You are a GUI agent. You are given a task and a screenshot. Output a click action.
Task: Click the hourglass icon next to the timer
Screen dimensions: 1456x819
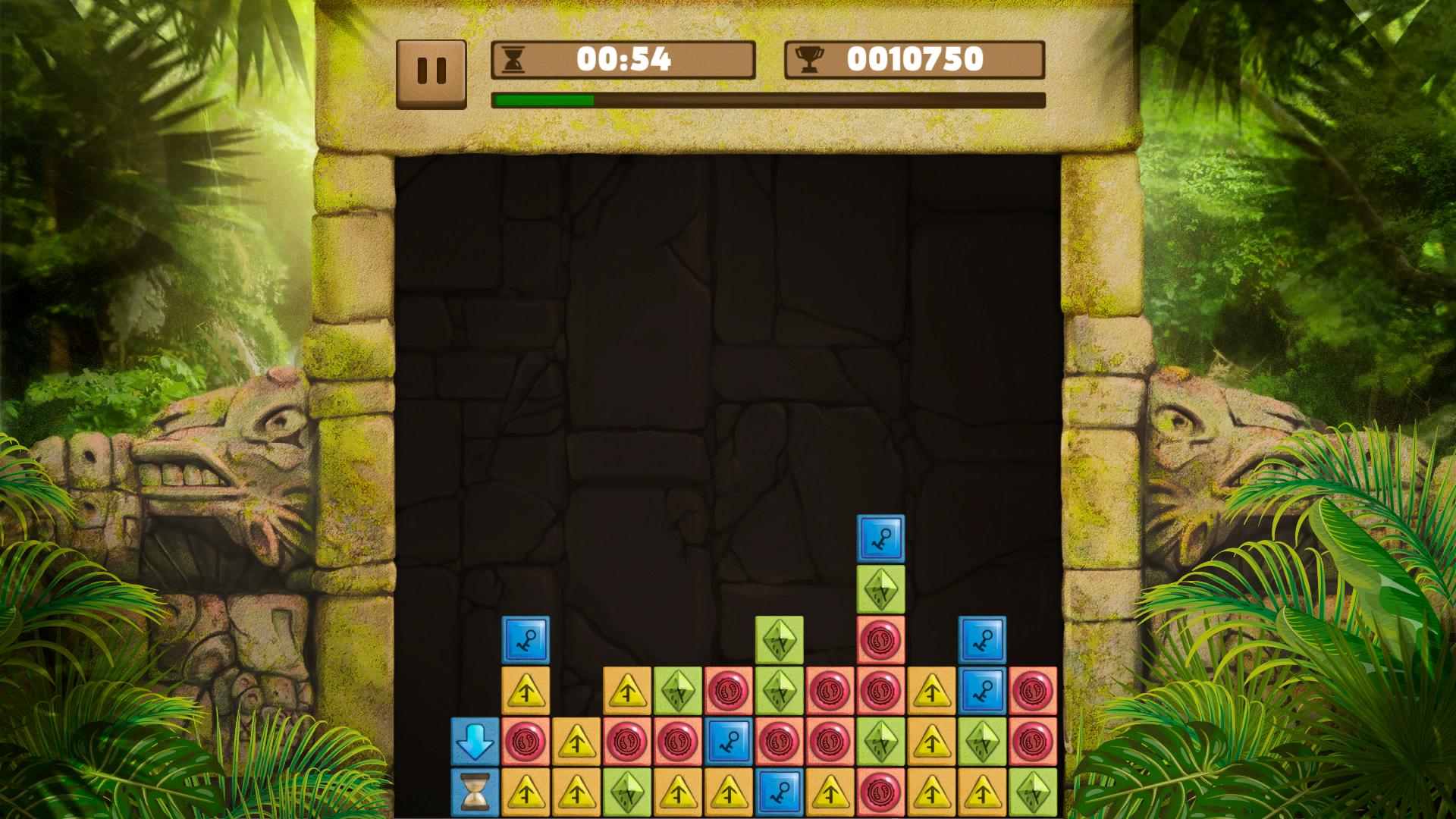[515, 59]
